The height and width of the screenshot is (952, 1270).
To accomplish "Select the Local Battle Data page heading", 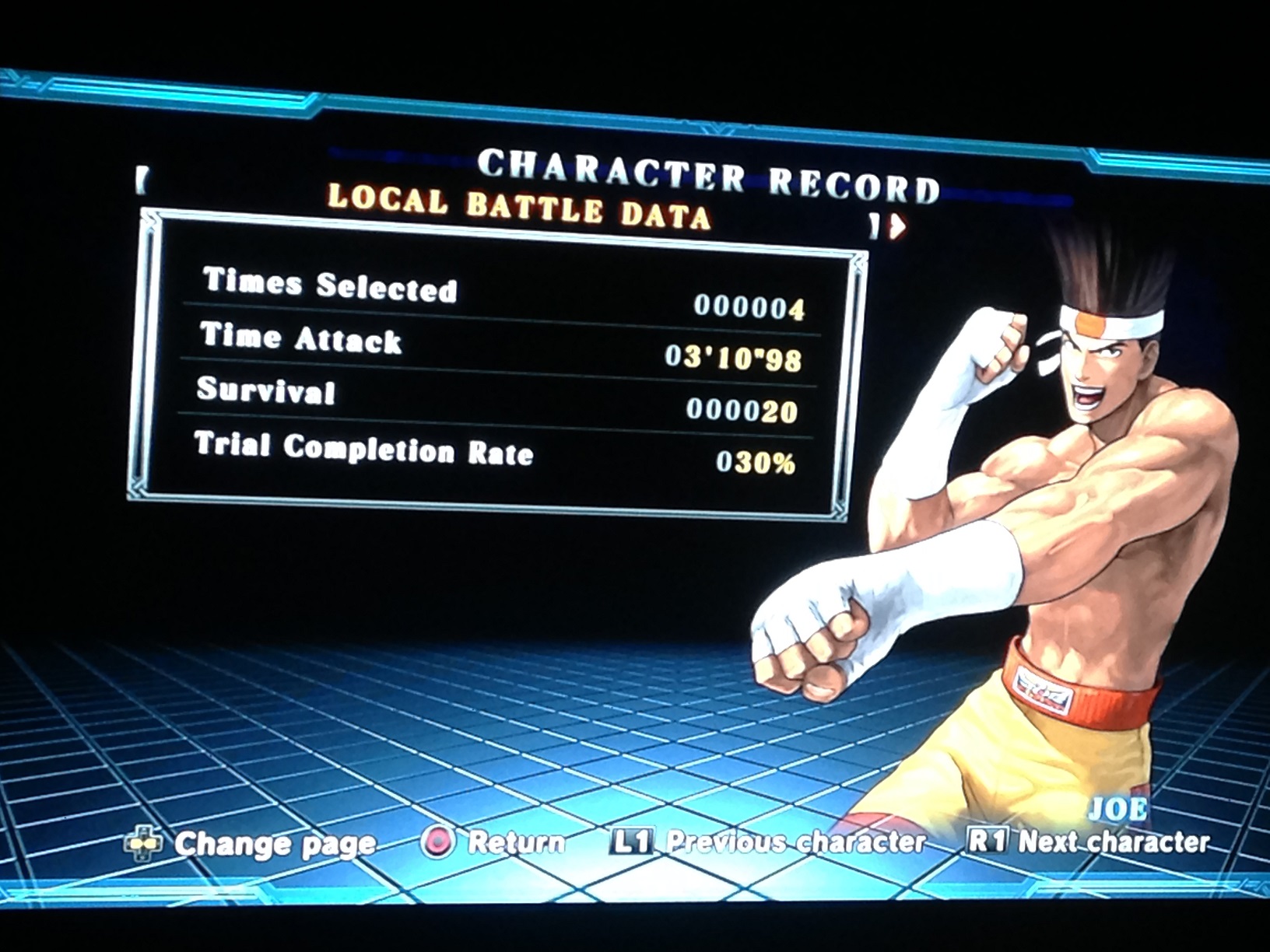I will (519, 208).
